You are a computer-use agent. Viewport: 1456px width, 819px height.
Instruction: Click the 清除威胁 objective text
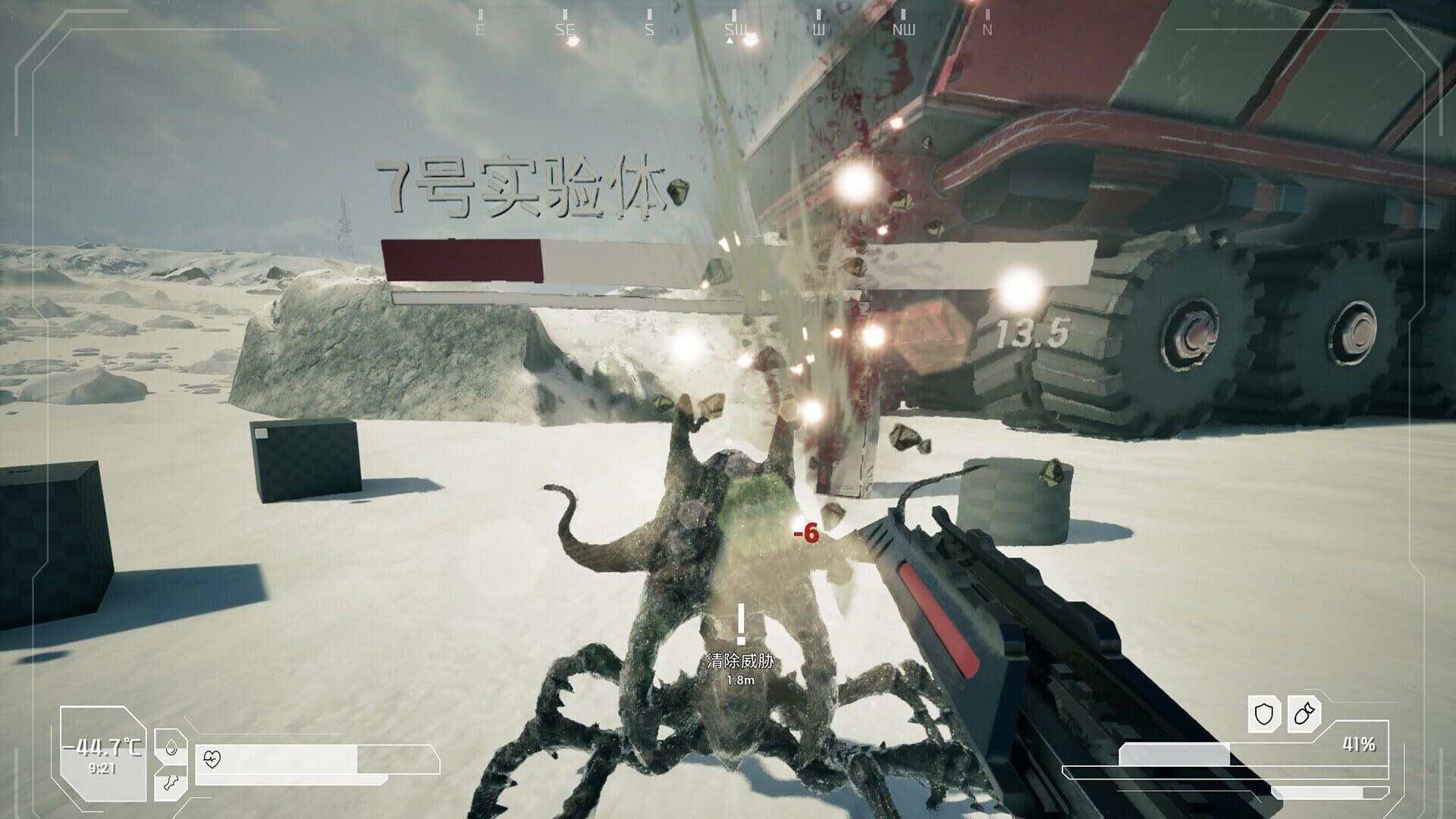[x=739, y=660]
